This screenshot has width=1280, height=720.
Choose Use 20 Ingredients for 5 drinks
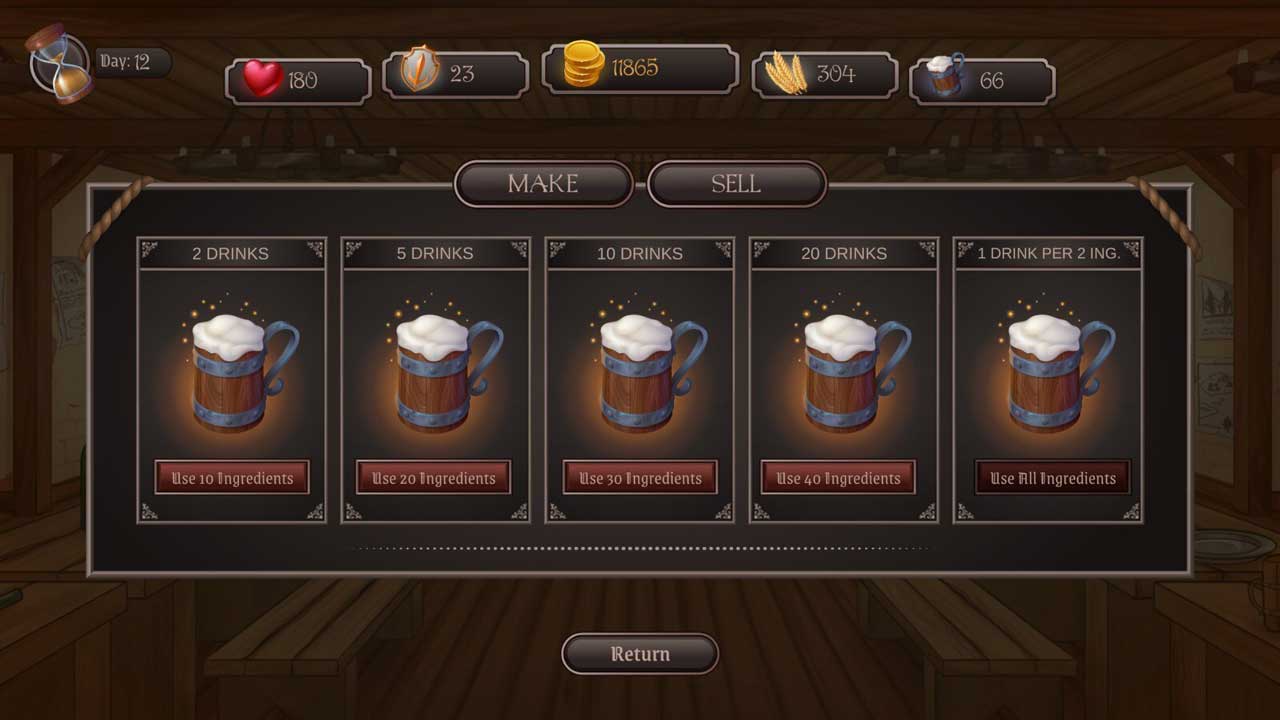click(x=434, y=478)
